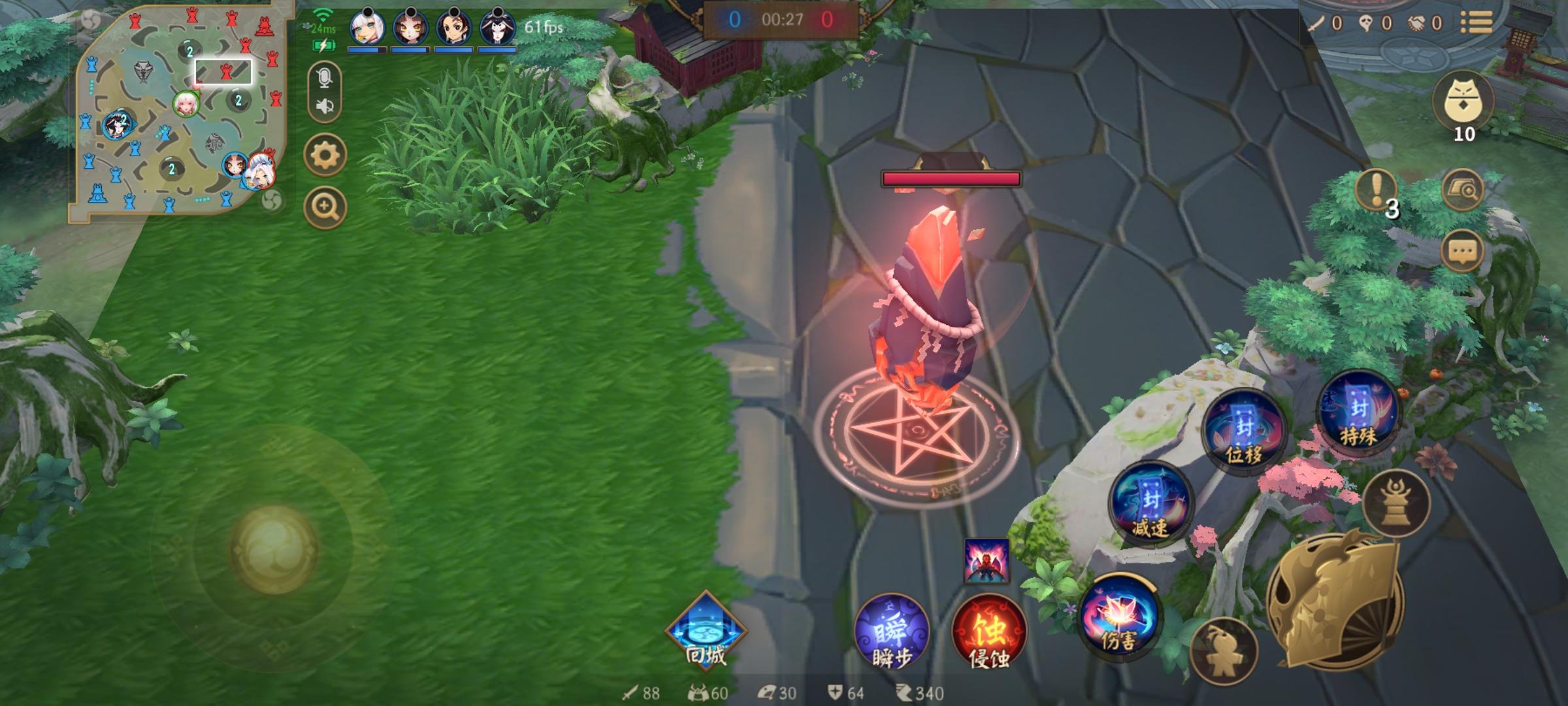
Task: Tap your hero portrait on the minimap
Action: coord(186,105)
